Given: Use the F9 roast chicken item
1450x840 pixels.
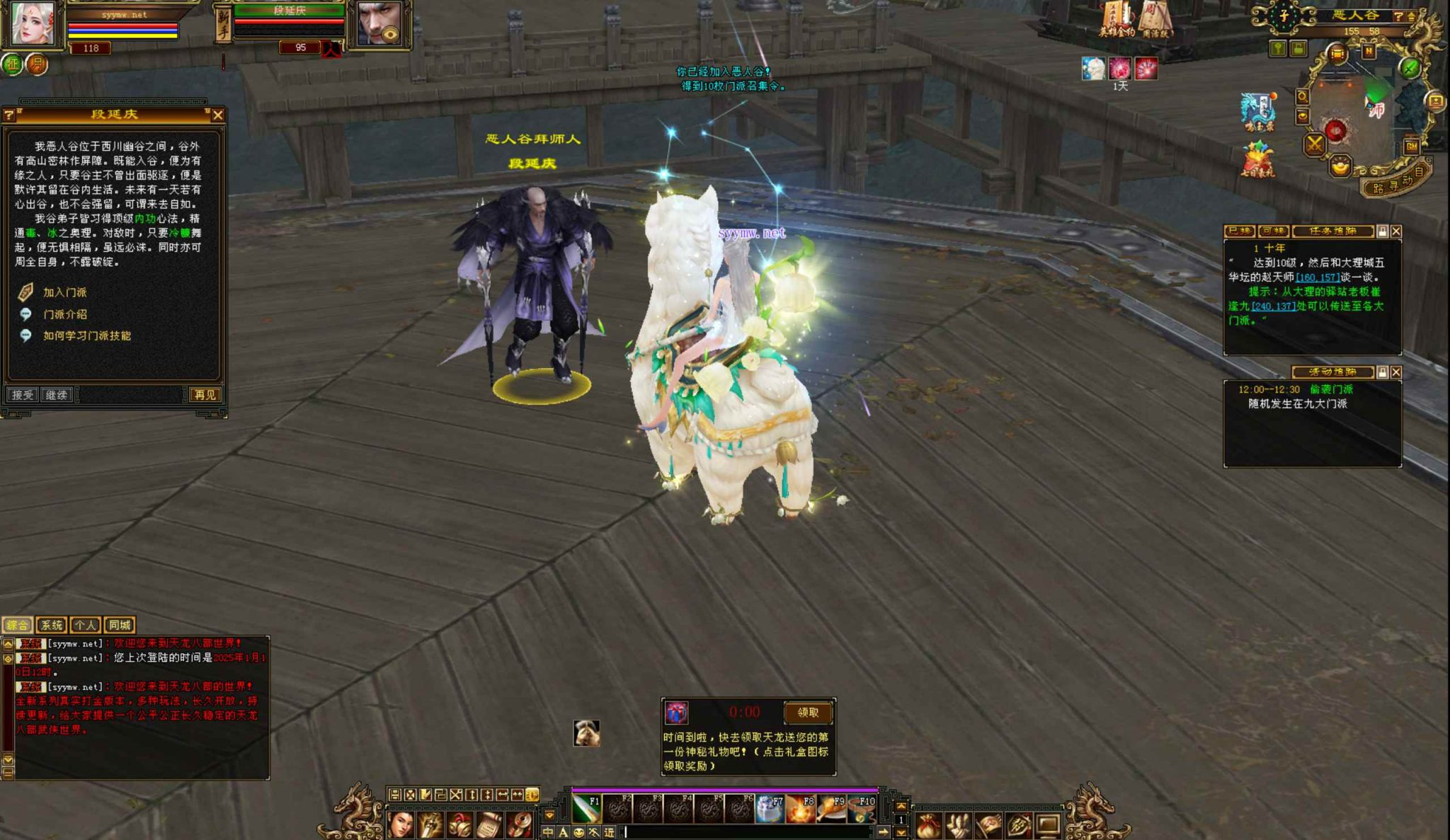Looking at the screenshot, I should 830,809.
